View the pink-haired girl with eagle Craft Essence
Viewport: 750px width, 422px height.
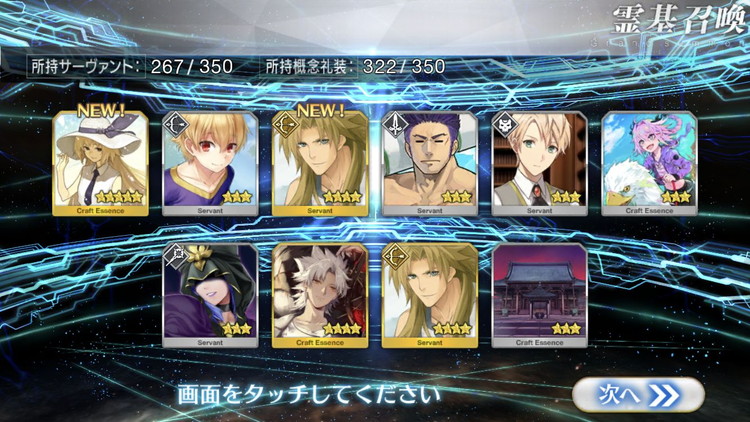(x=650, y=162)
